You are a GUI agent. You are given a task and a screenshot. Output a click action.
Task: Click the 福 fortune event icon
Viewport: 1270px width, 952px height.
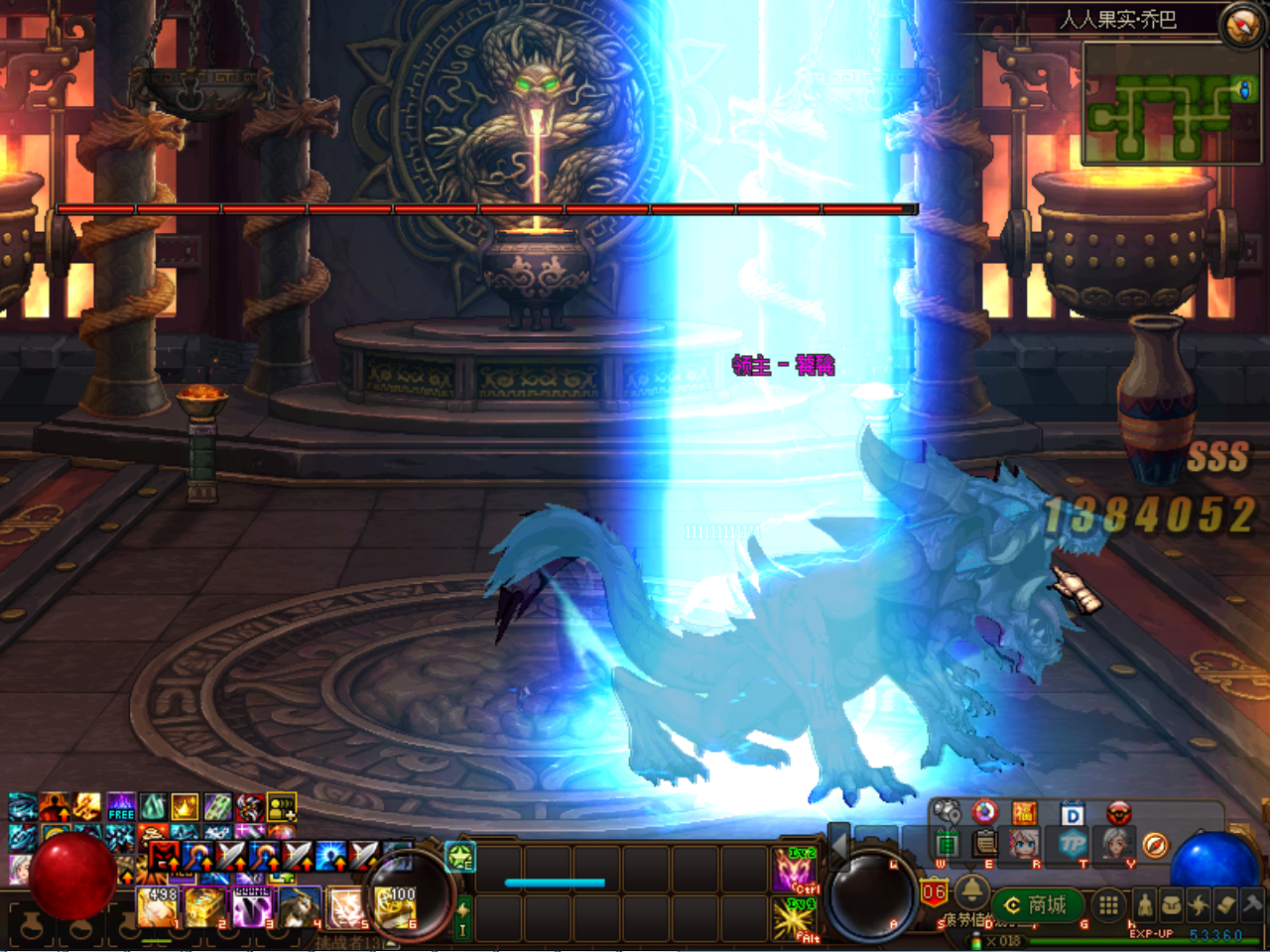coord(1026,813)
